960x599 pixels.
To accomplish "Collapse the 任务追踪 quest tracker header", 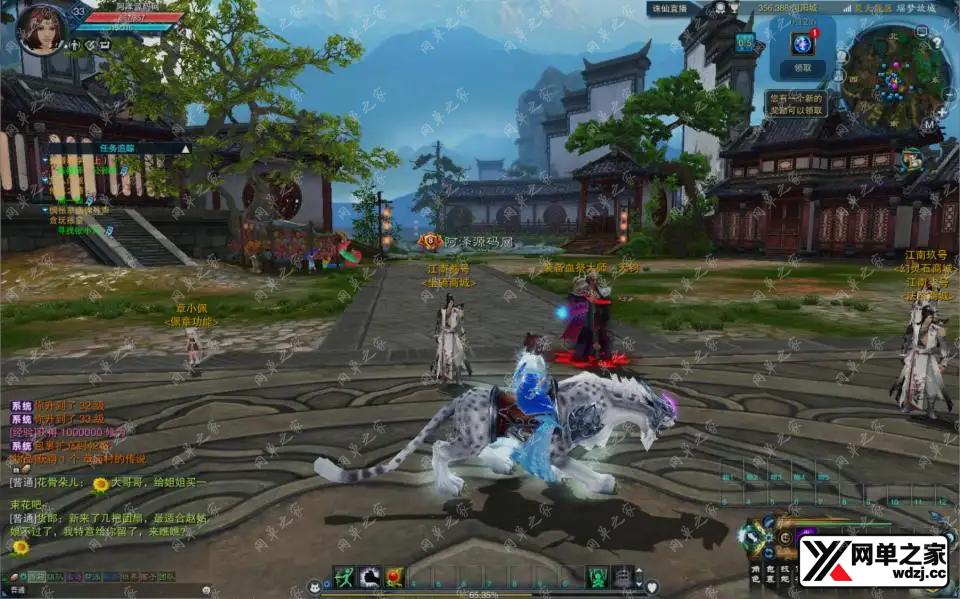I will [184, 148].
